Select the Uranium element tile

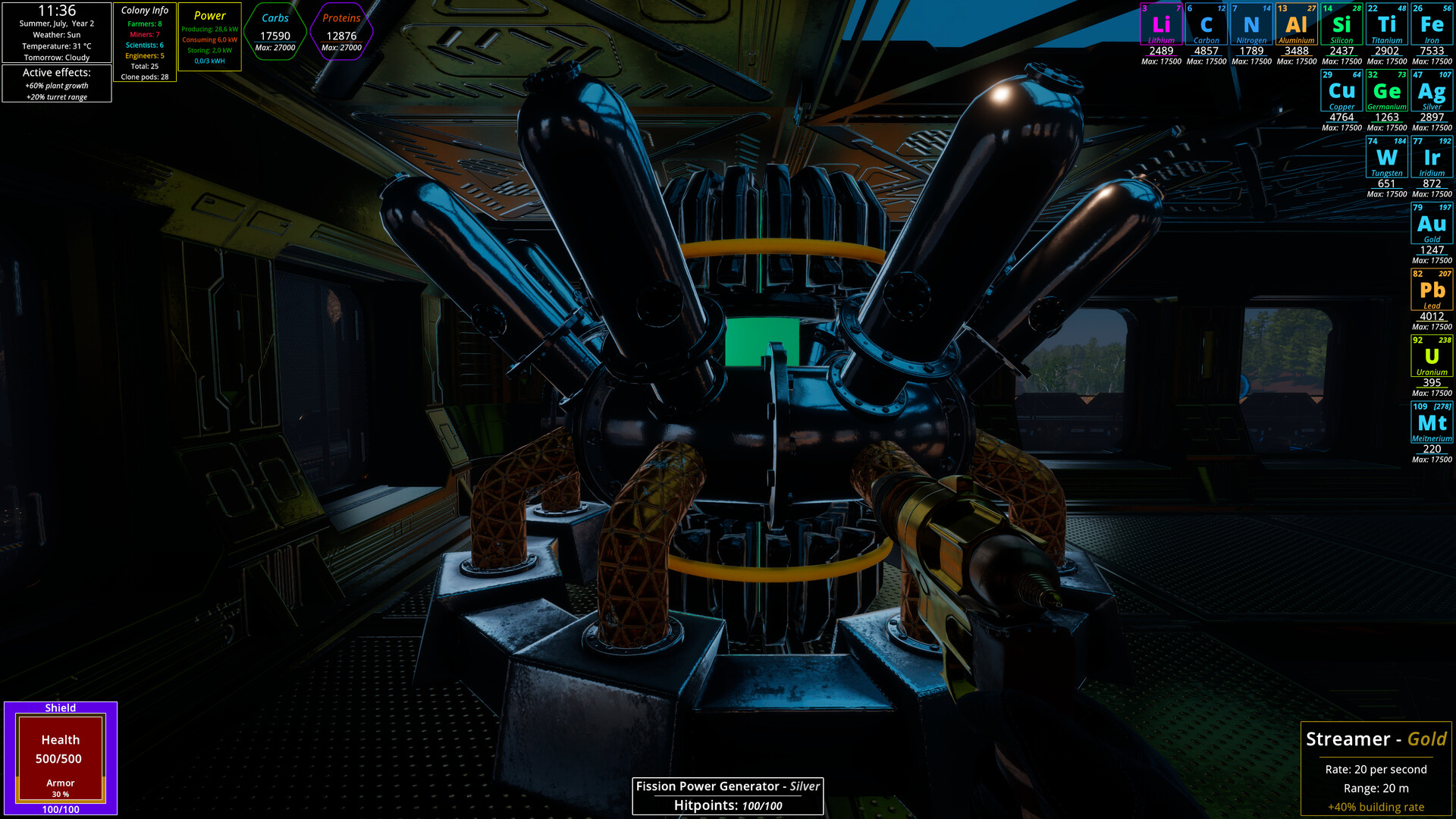point(1432,355)
